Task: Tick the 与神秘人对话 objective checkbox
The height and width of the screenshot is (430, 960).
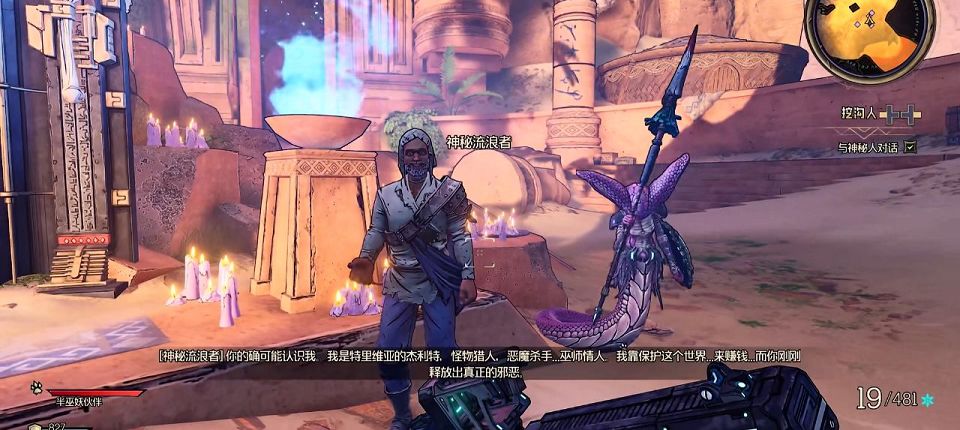Action: point(910,147)
